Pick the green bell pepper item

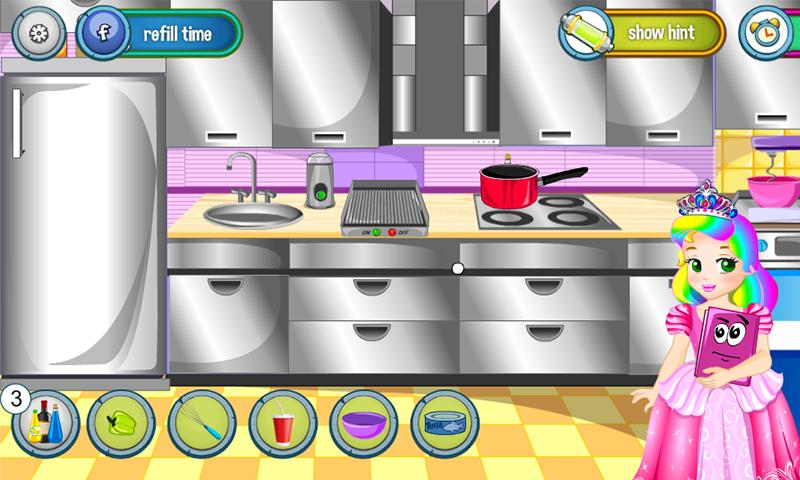(120, 424)
